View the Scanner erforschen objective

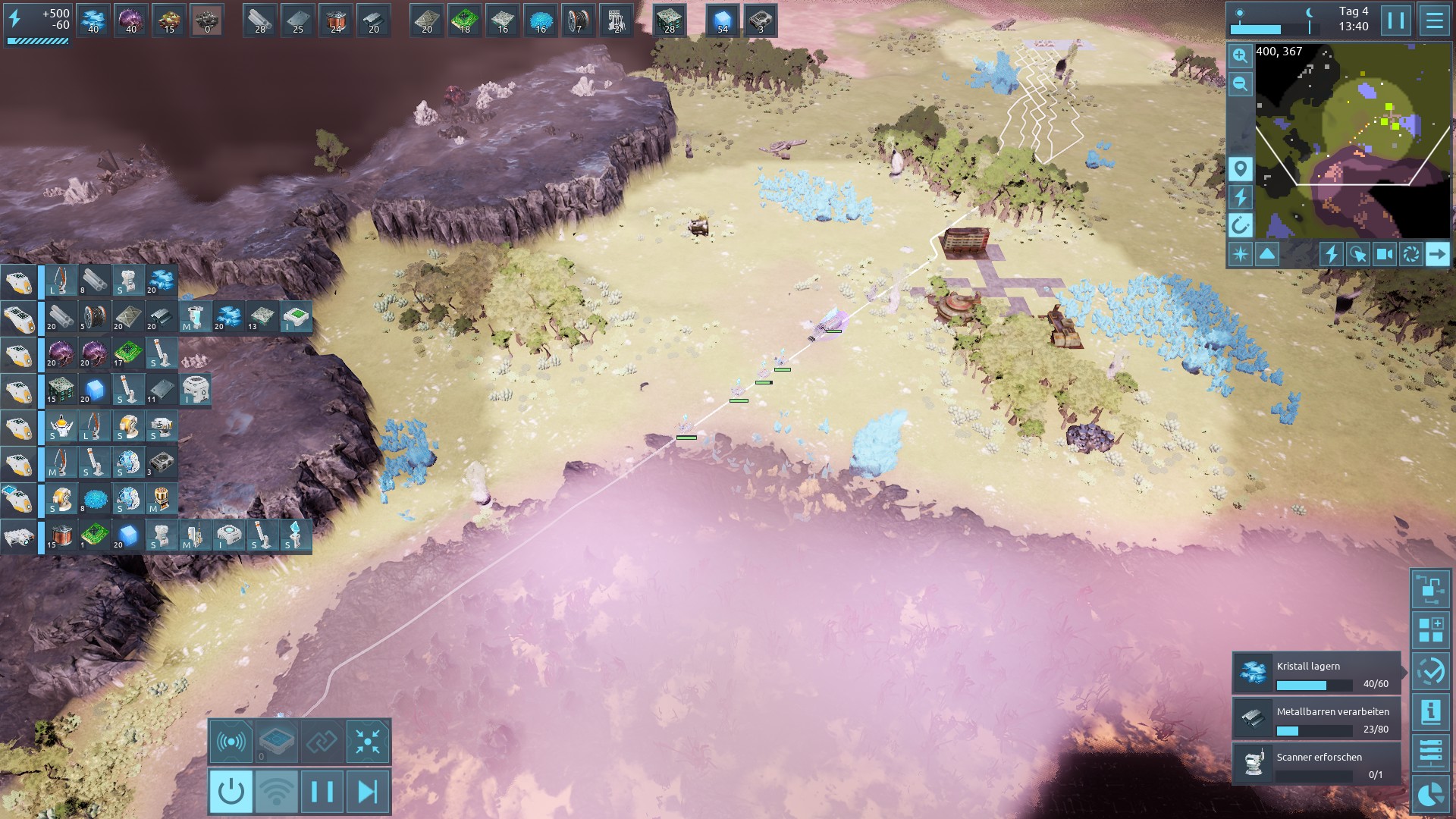pos(1316,764)
